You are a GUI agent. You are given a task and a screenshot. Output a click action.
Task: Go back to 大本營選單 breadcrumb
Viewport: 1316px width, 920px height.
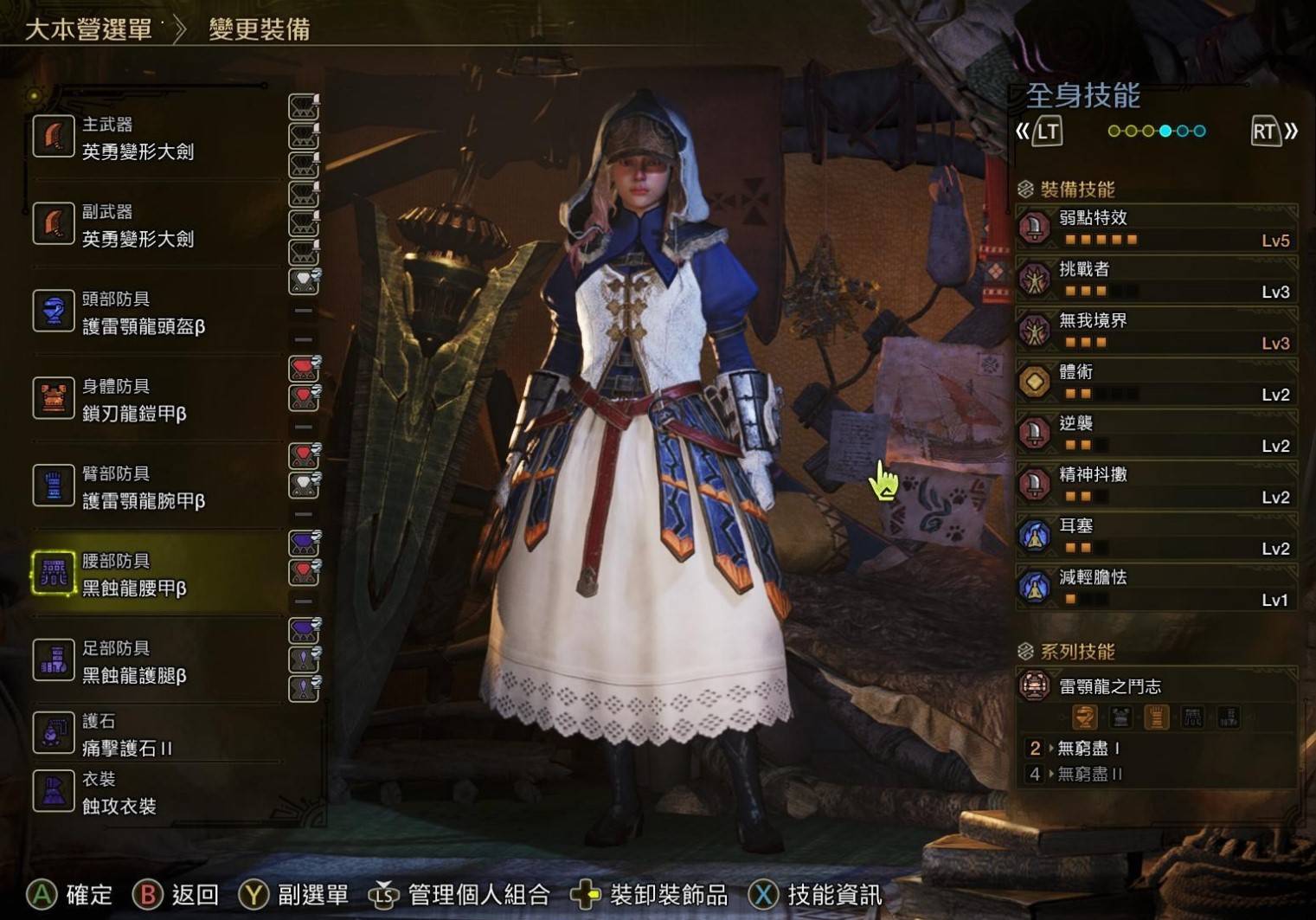[88, 29]
